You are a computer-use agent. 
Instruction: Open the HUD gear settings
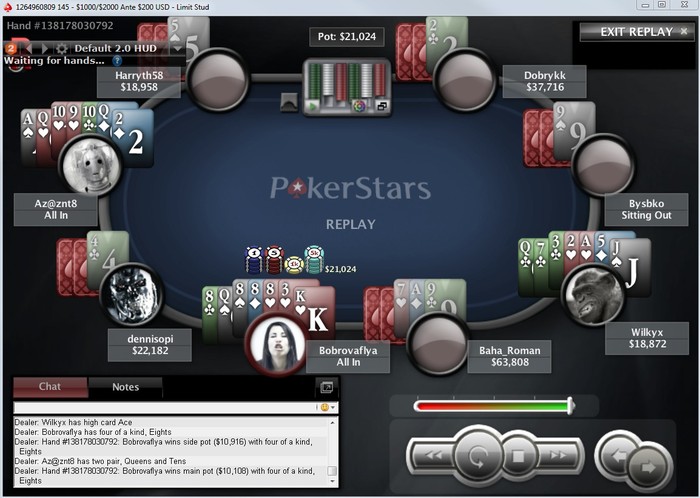pos(62,48)
